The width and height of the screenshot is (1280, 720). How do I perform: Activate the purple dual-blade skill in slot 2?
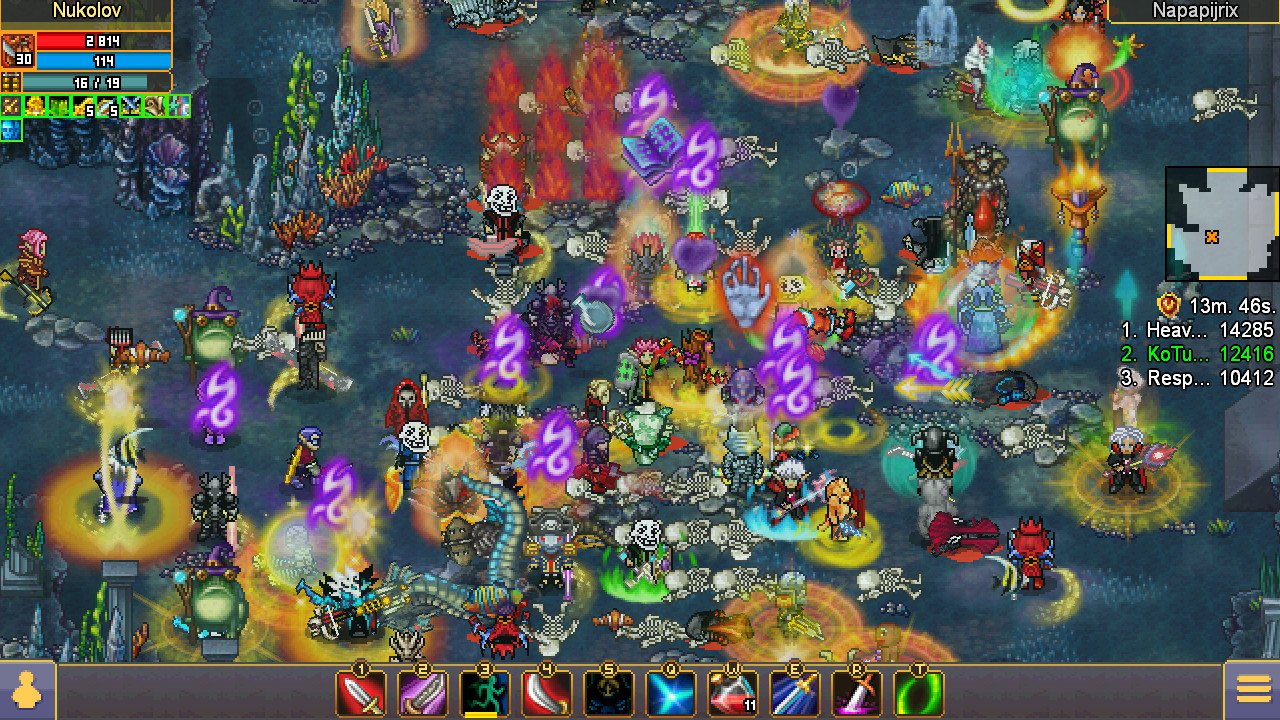424,691
